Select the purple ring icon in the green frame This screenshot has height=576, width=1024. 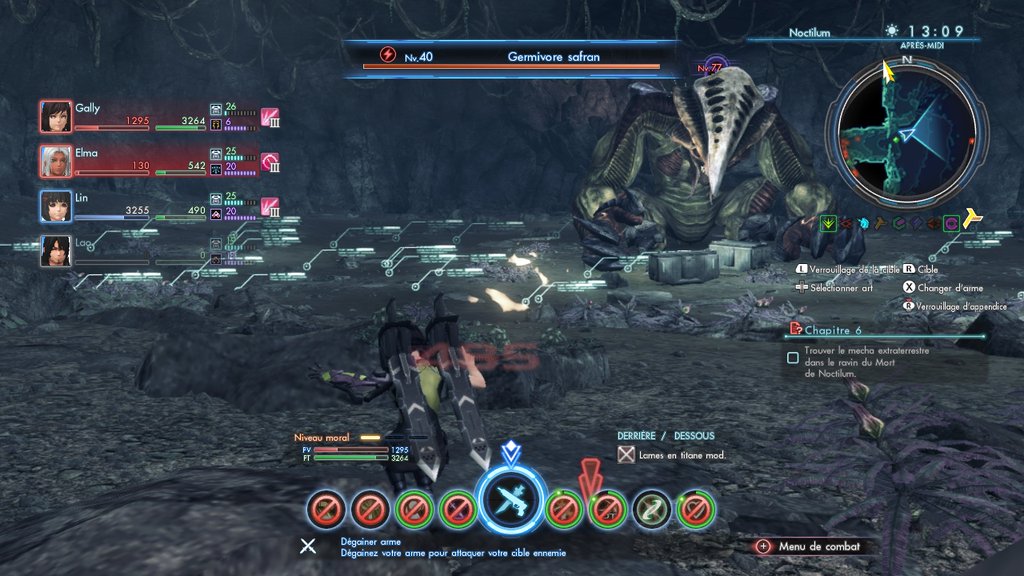951,224
